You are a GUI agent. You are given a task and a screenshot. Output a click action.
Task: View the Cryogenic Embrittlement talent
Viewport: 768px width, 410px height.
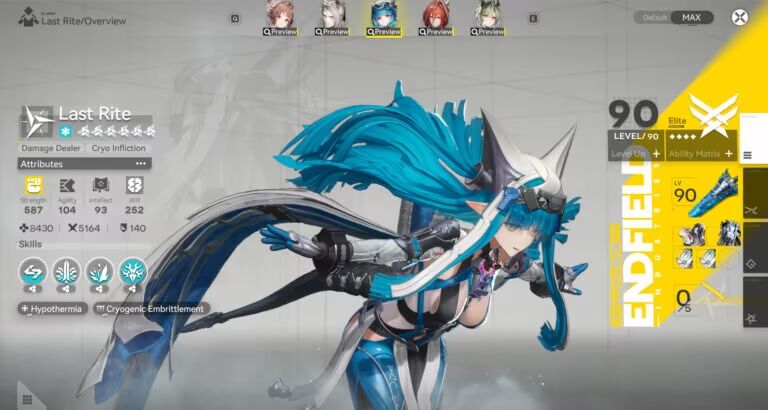[150, 309]
